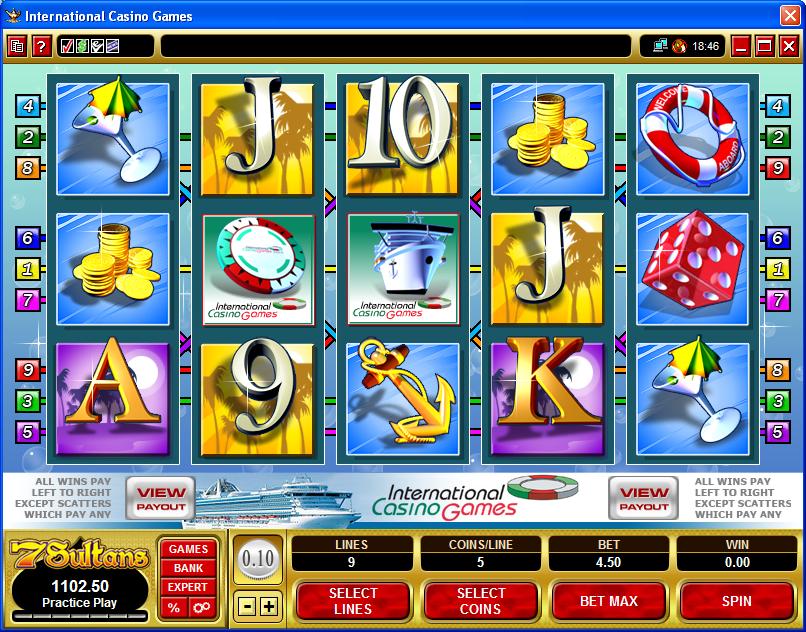
Task: Open Select Coins option
Action: pyautogui.click(x=480, y=601)
